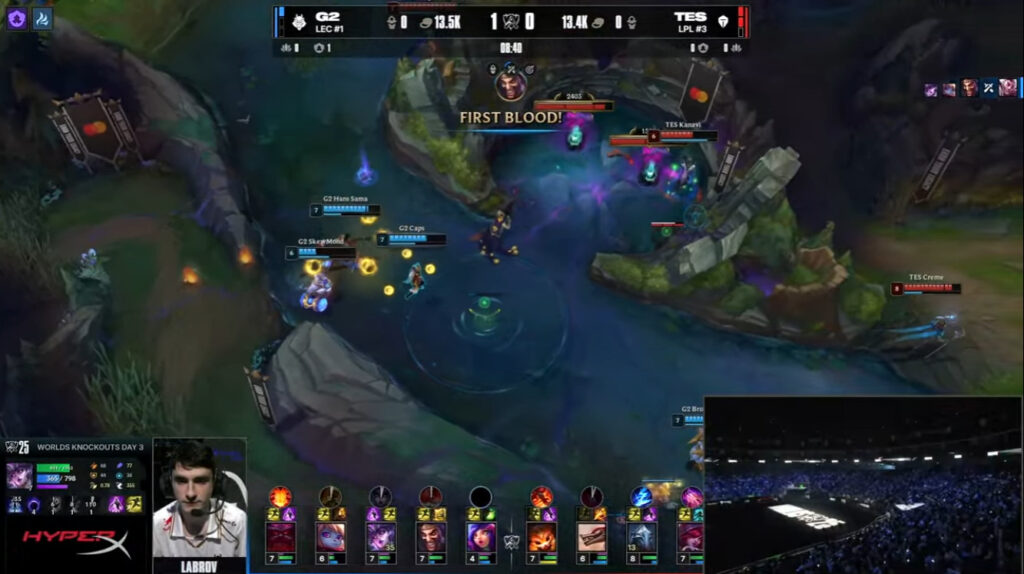Open the crowd arena camera inset

[863, 485]
